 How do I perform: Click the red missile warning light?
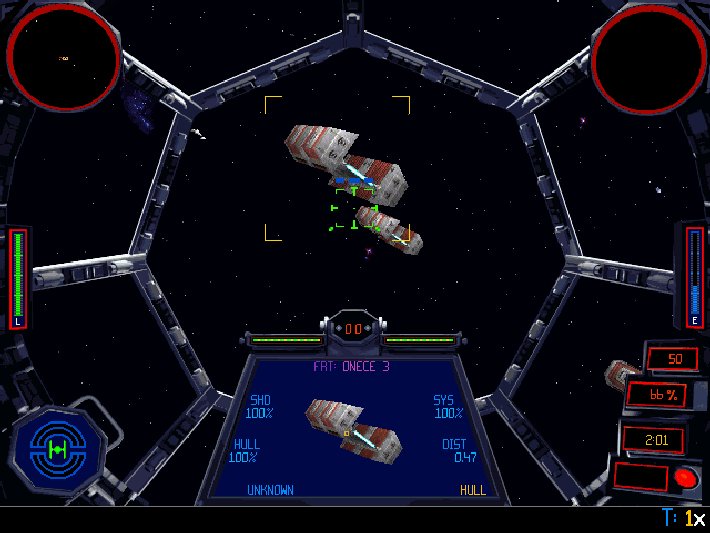[x=684, y=477]
